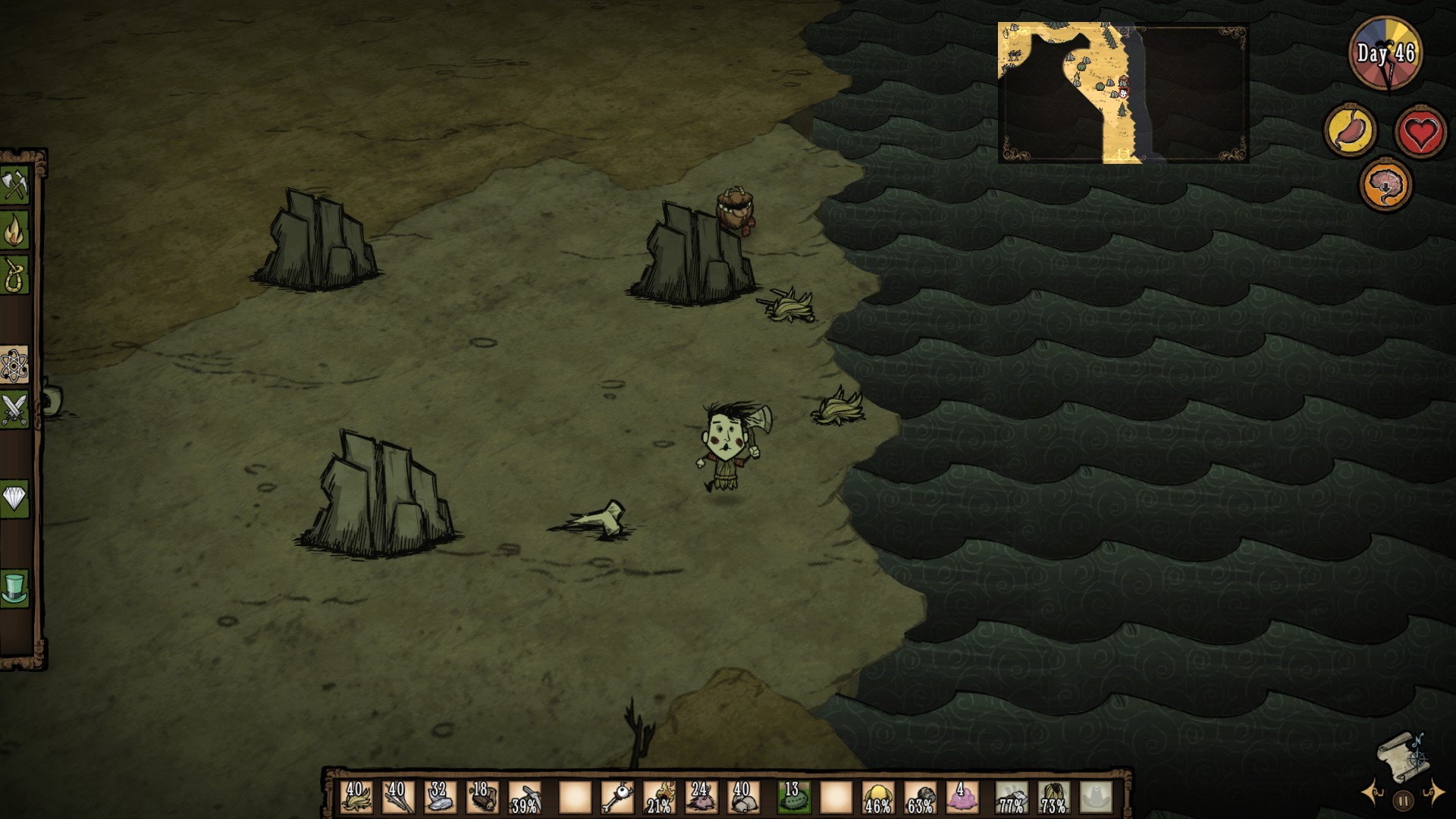
Task: Rotate the camera left with the arrow
Action: pos(1374,793)
